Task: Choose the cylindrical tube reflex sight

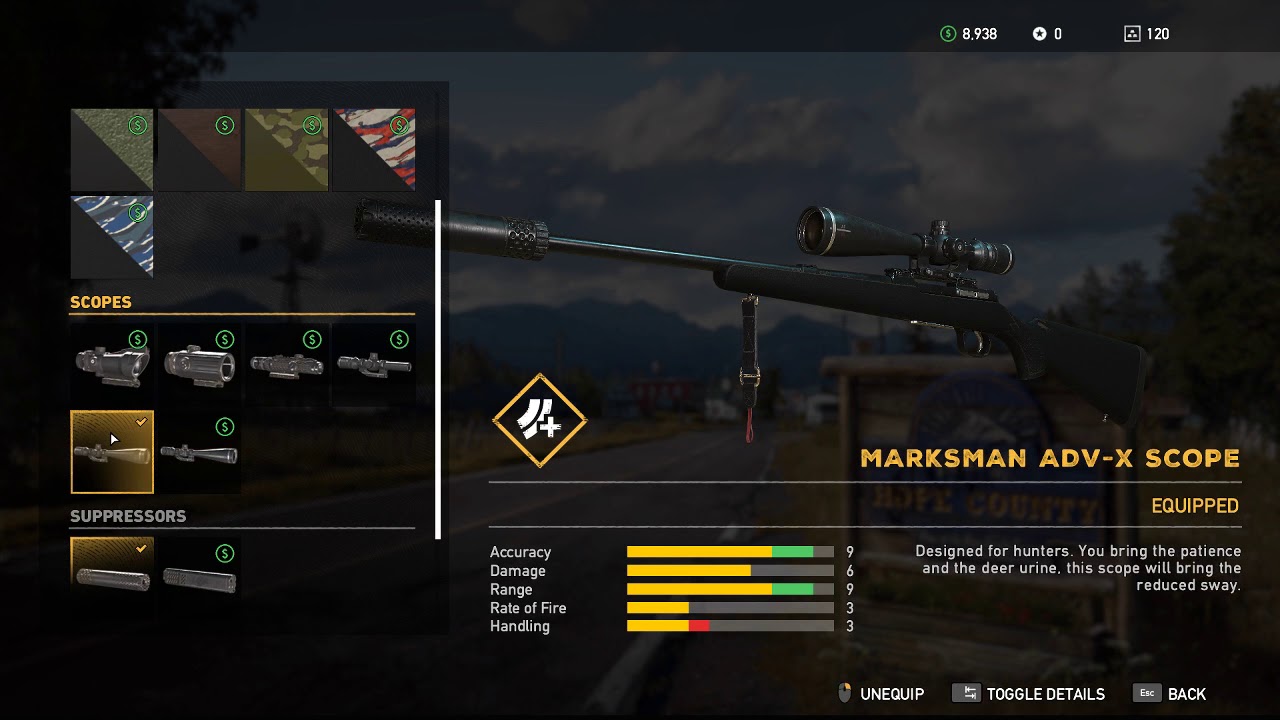Action: 199,365
